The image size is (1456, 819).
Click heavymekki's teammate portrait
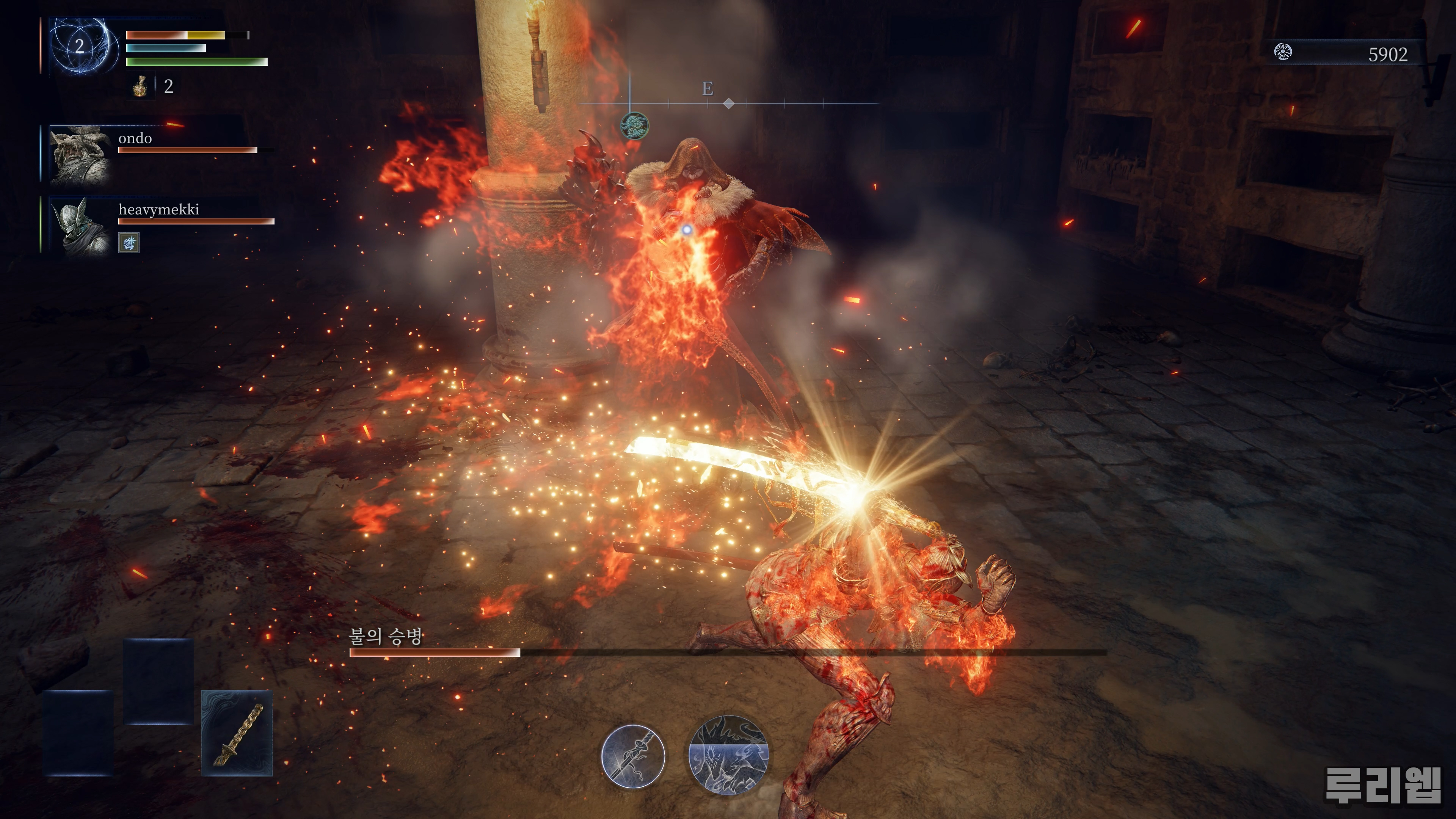[x=80, y=226]
